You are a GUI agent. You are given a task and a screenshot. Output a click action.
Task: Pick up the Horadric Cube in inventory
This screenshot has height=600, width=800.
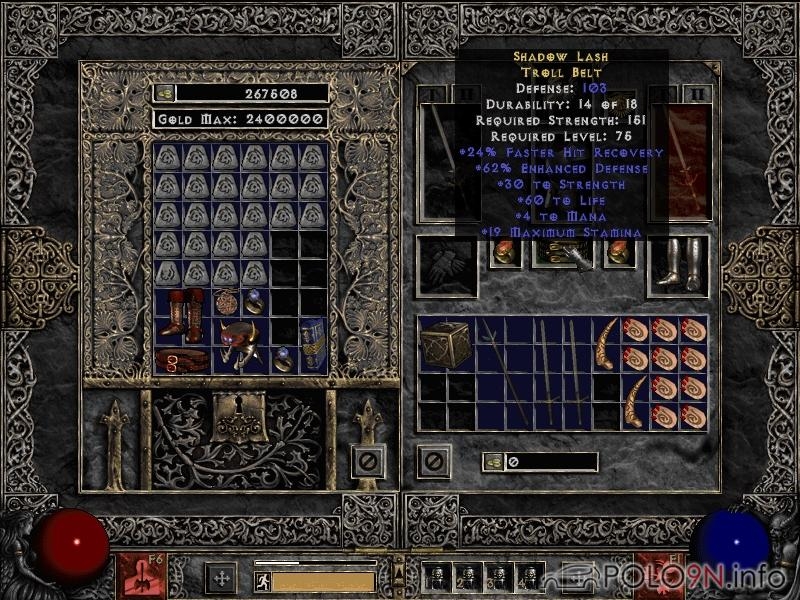click(x=446, y=345)
